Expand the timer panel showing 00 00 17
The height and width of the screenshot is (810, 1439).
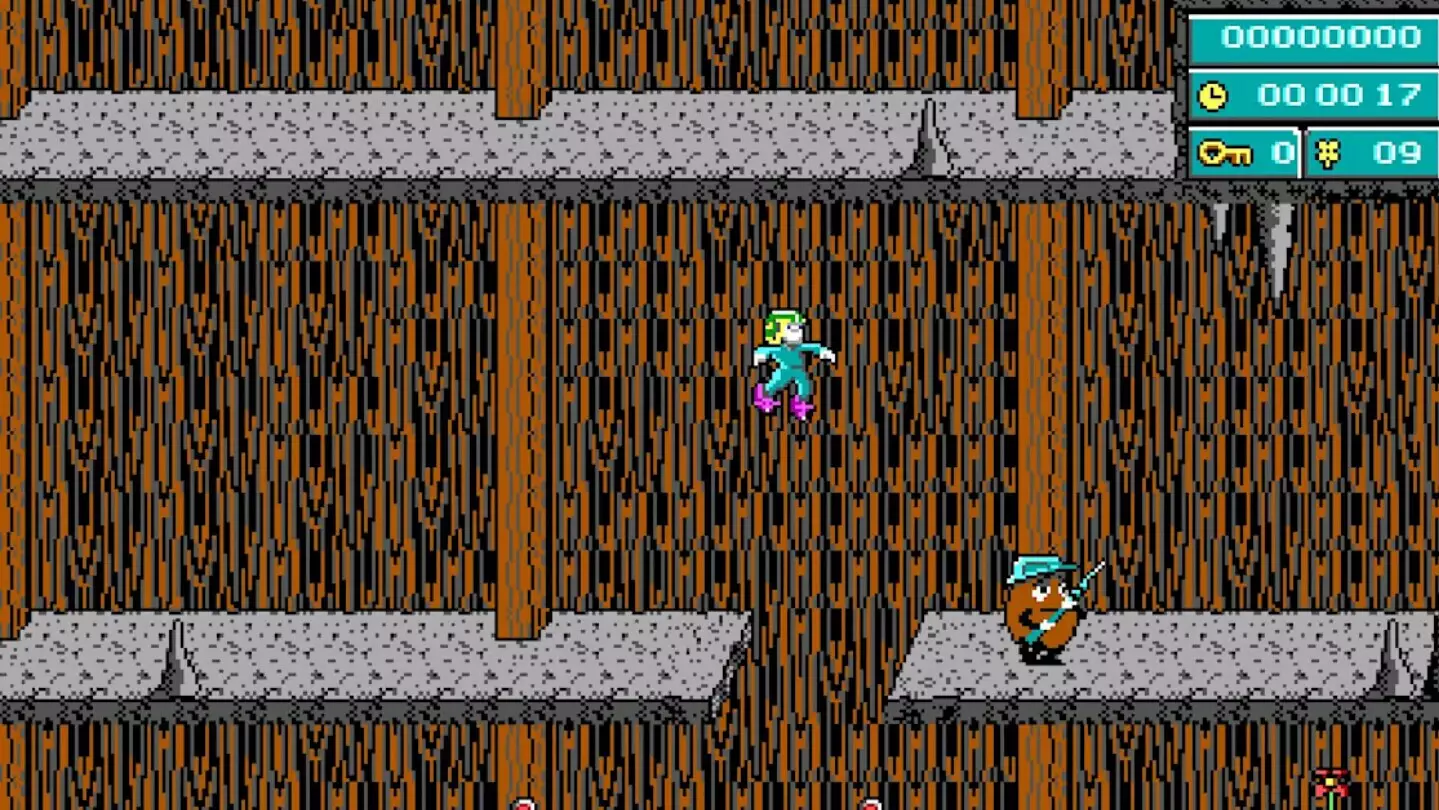pyautogui.click(x=1314, y=96)
